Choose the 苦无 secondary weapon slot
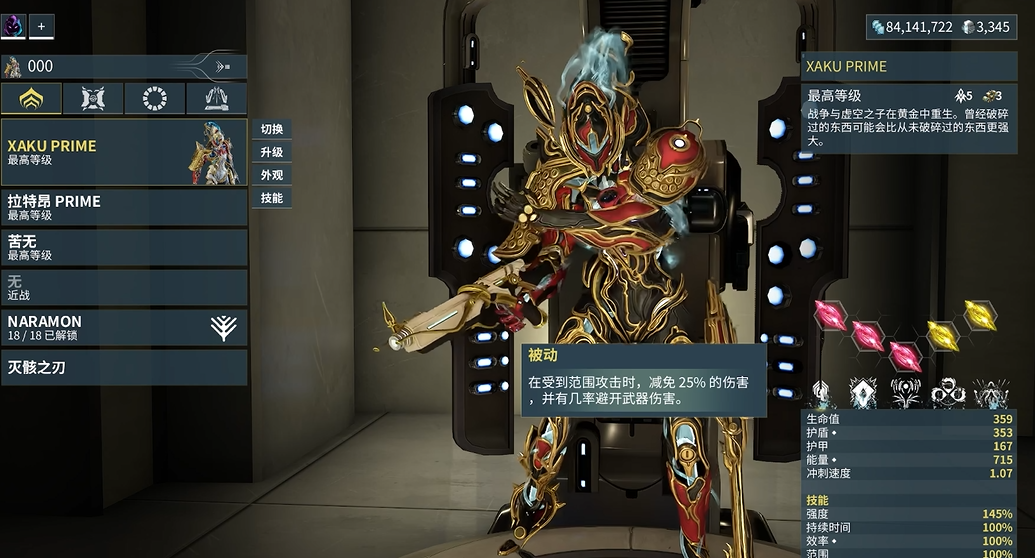Screen dimensions: 1035x558 124,247
